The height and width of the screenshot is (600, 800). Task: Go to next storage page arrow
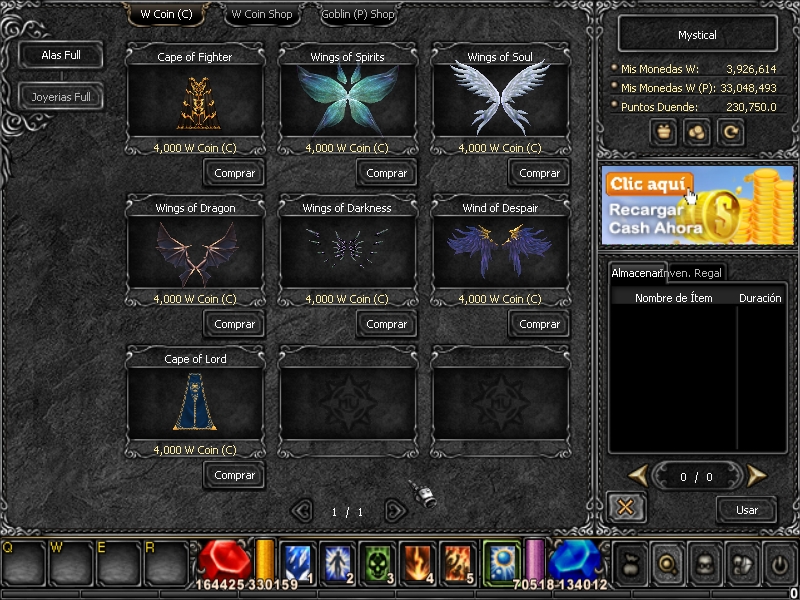coord(757,475)
